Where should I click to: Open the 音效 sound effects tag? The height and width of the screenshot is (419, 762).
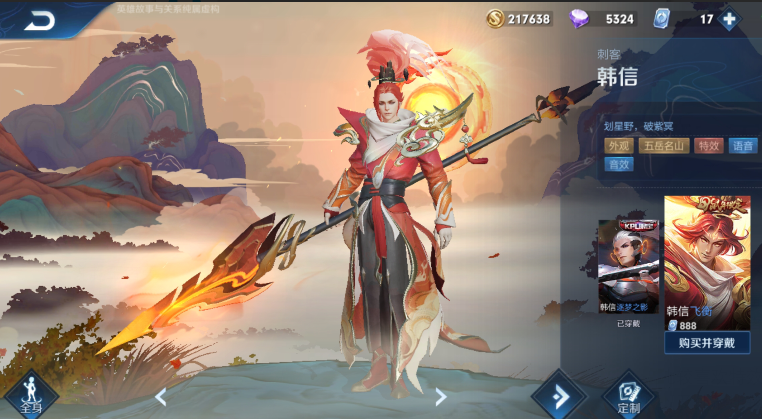(619, 165)
